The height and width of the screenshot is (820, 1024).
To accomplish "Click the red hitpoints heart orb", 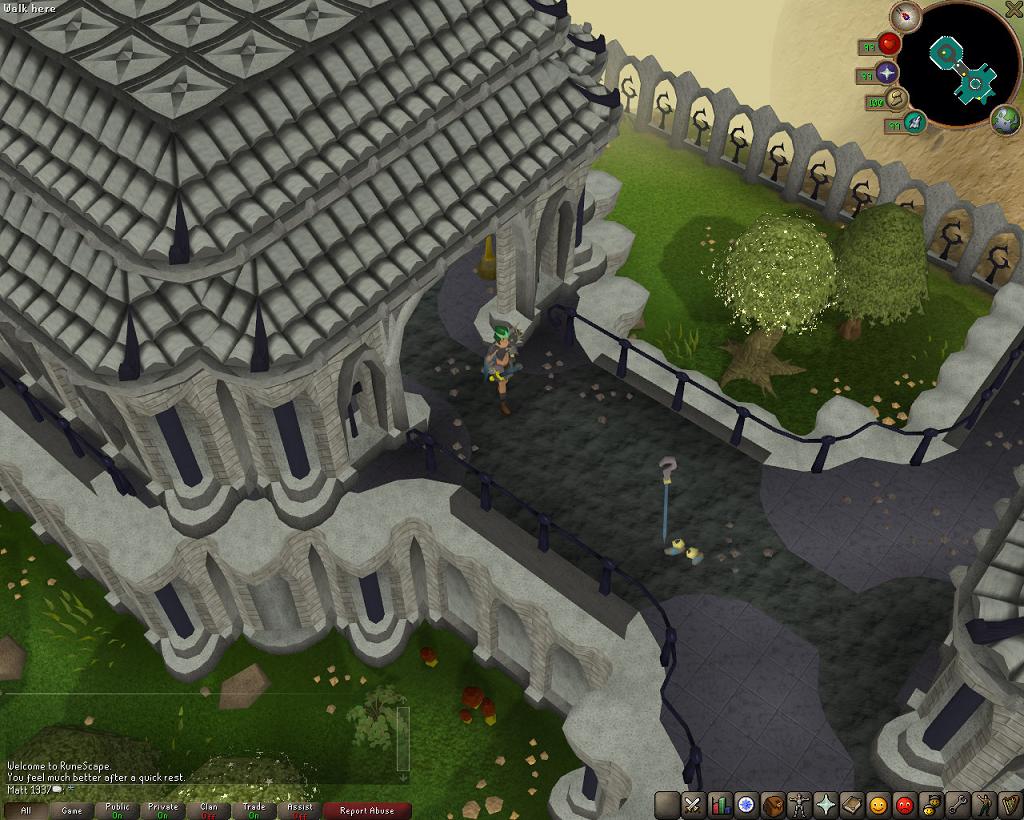I will [889, 44].
